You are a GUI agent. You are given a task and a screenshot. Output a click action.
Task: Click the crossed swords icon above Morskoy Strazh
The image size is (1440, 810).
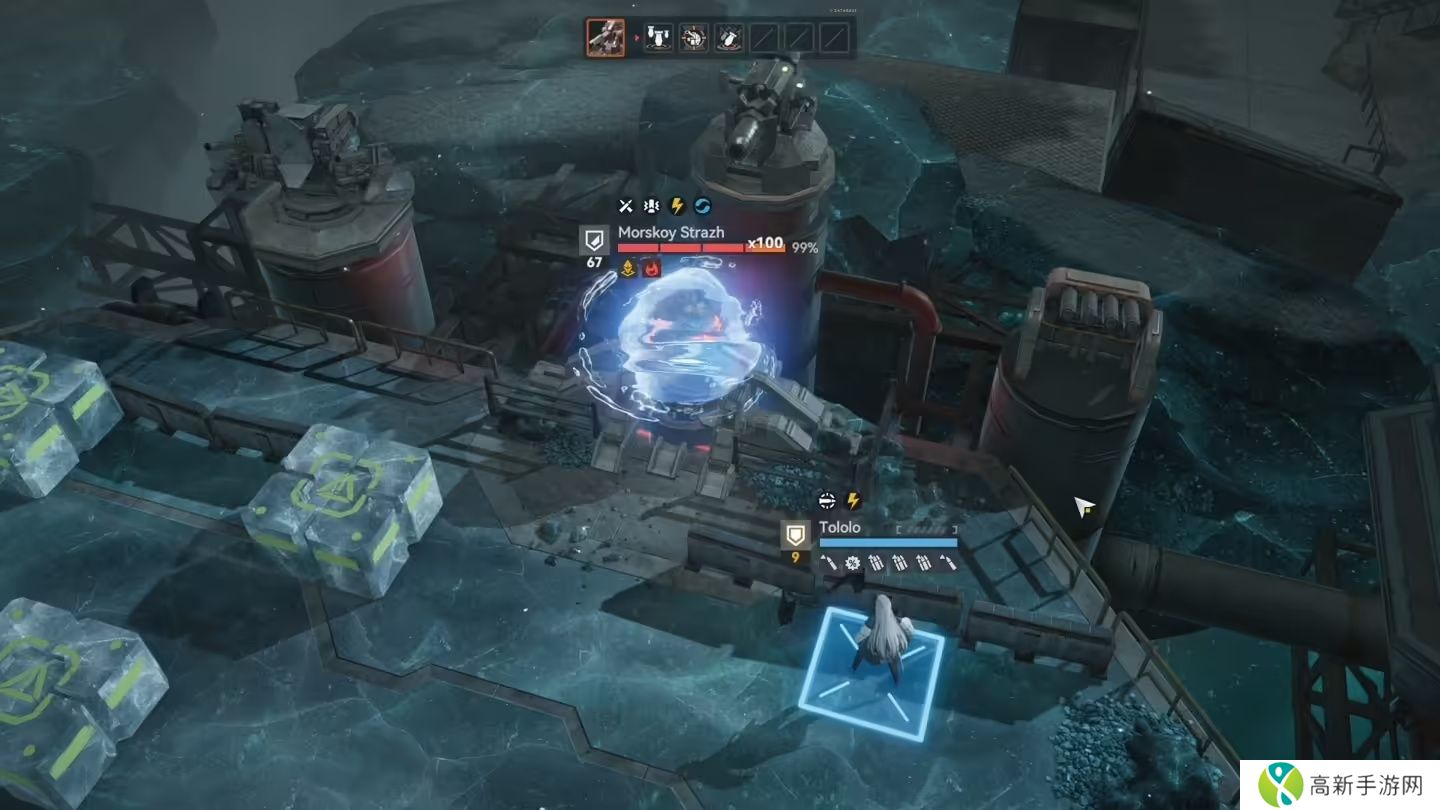pos(626,206)
